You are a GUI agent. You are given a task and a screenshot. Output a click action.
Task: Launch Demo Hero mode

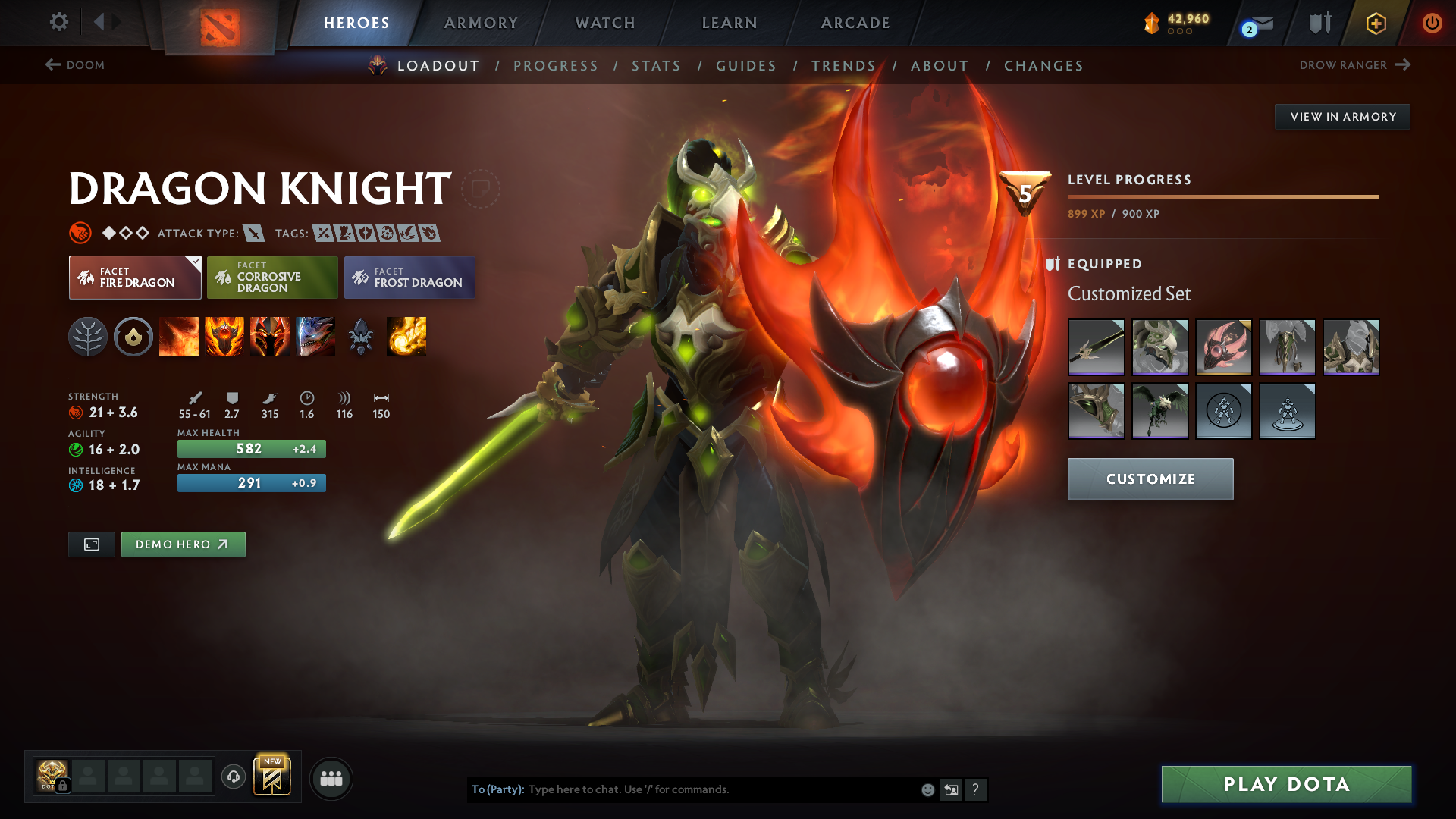[183, 544]
